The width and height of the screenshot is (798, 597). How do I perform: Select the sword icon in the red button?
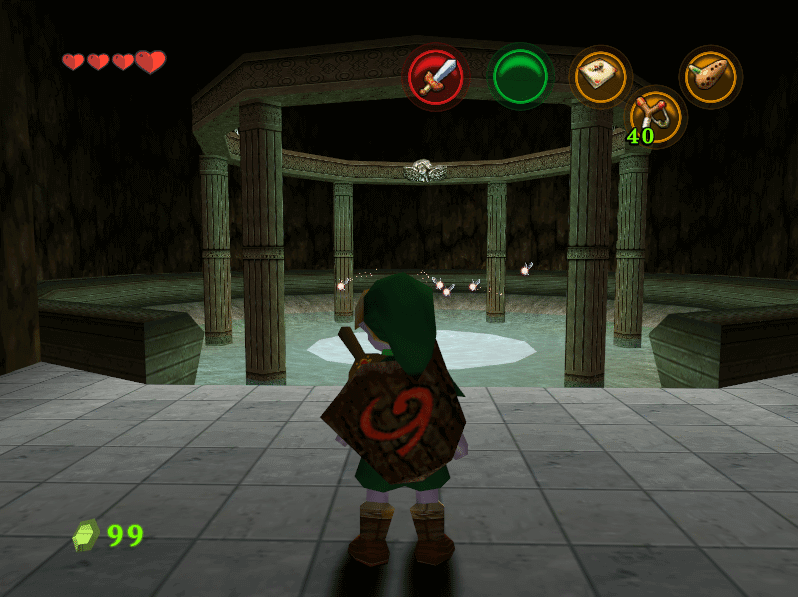point(436,77)
